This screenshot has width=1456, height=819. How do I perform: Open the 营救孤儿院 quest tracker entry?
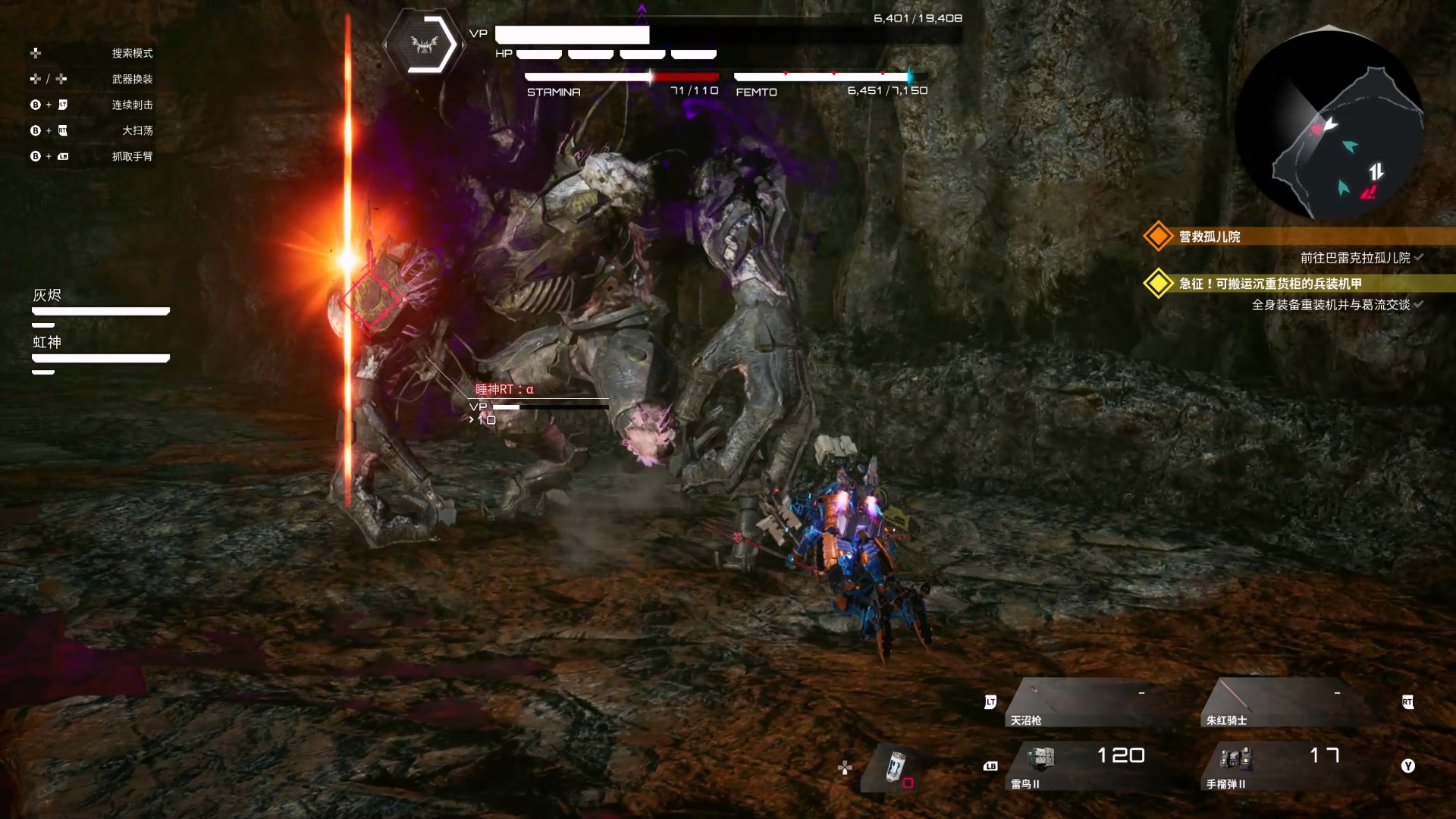coord(1209,237)
